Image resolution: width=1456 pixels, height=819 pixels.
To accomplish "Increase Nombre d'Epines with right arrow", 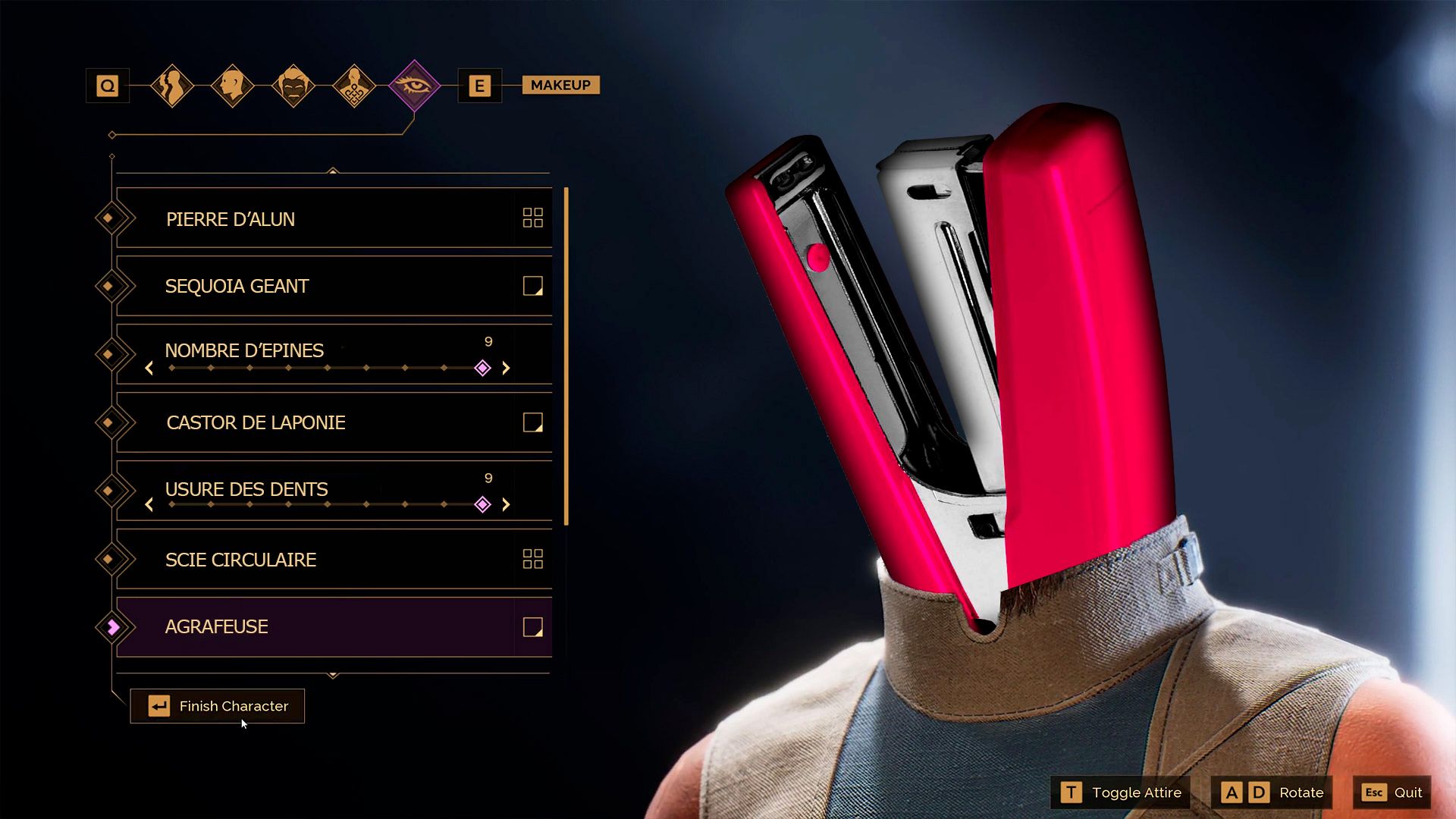I will tap(506, 369).
